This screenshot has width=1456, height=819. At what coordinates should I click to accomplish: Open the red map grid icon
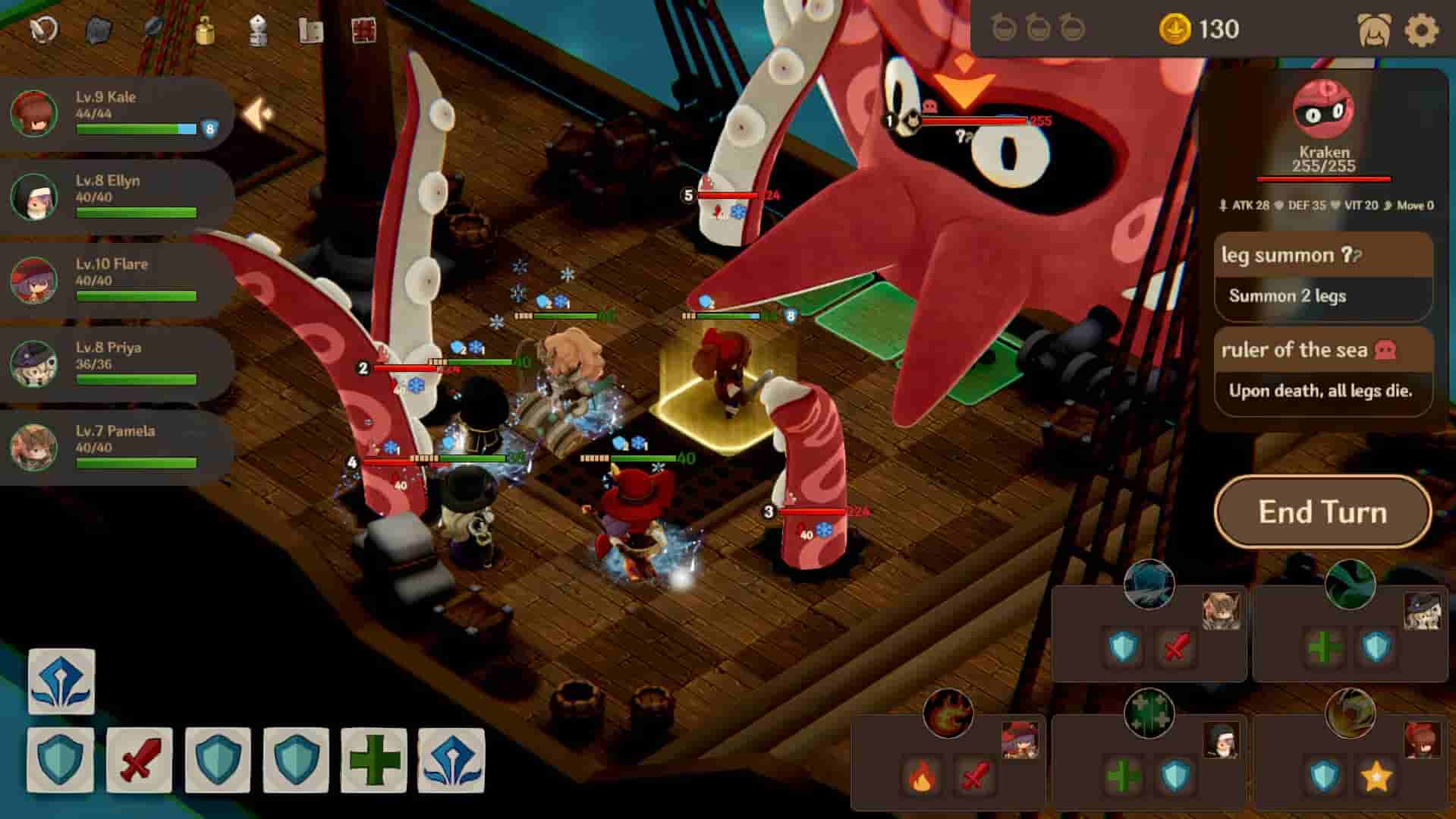(364, 27)
